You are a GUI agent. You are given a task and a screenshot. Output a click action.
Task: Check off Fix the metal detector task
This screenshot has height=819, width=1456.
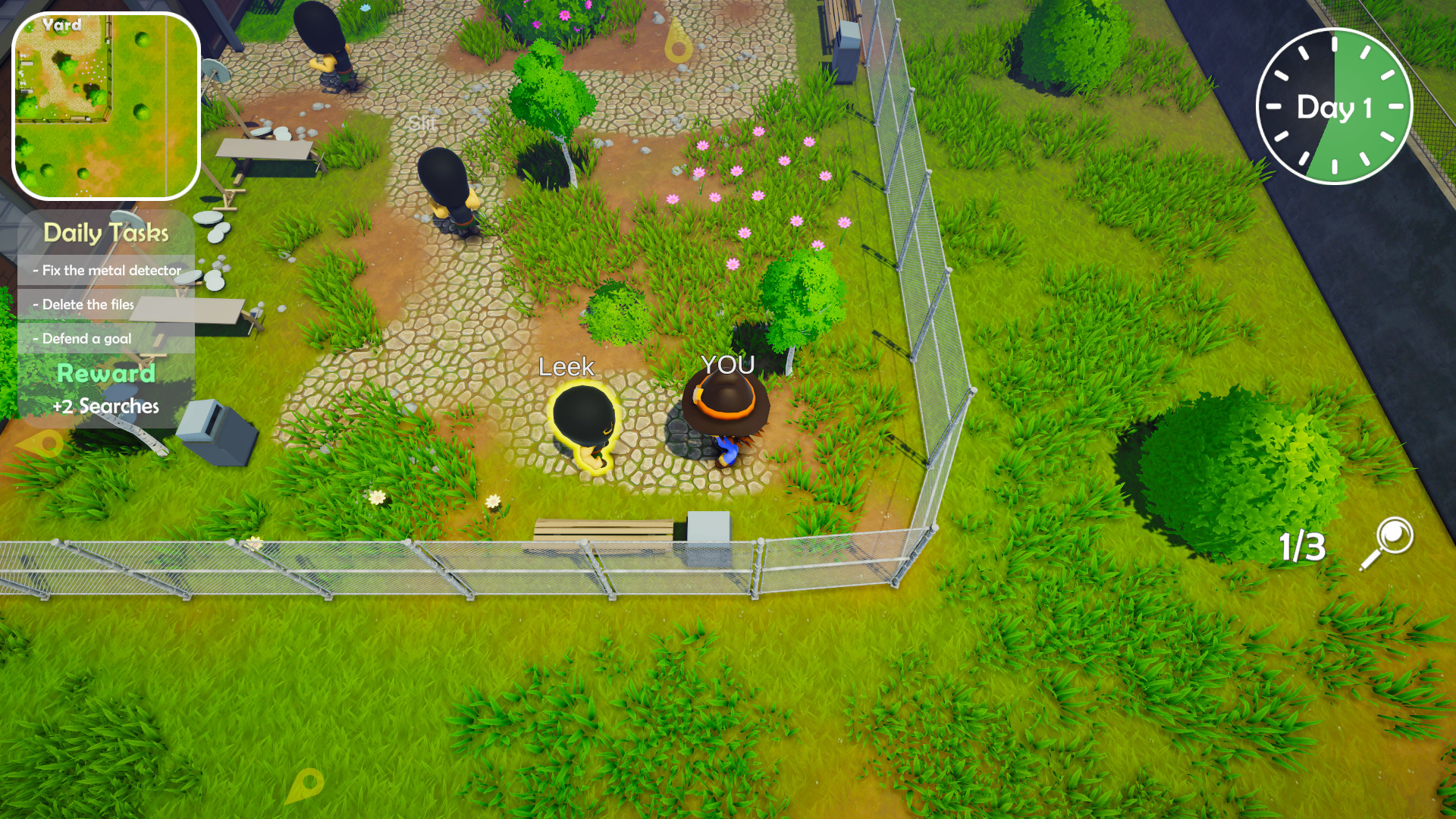[x=108, y=269]
